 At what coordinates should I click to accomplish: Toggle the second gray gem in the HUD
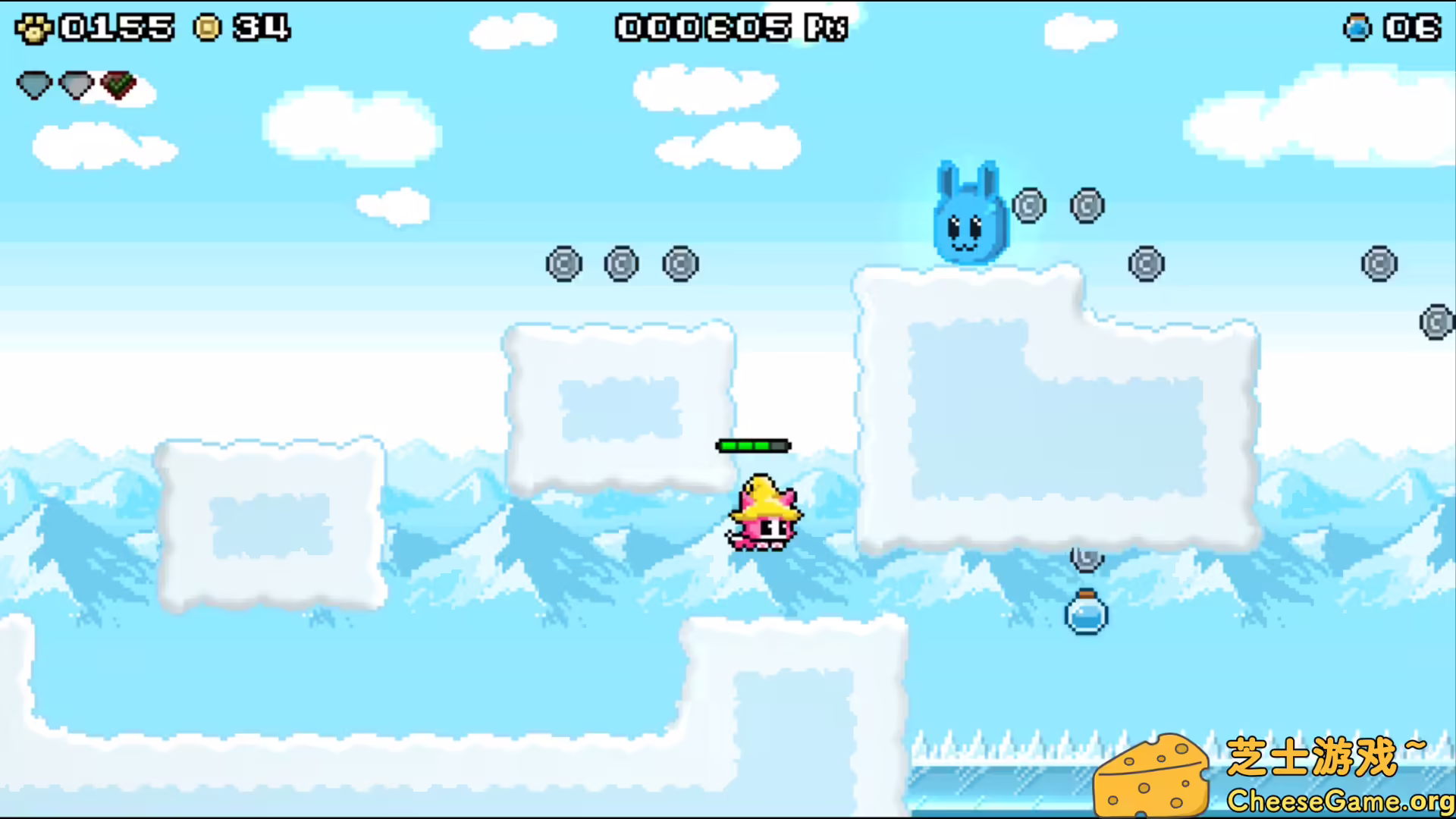pos(75,85)
